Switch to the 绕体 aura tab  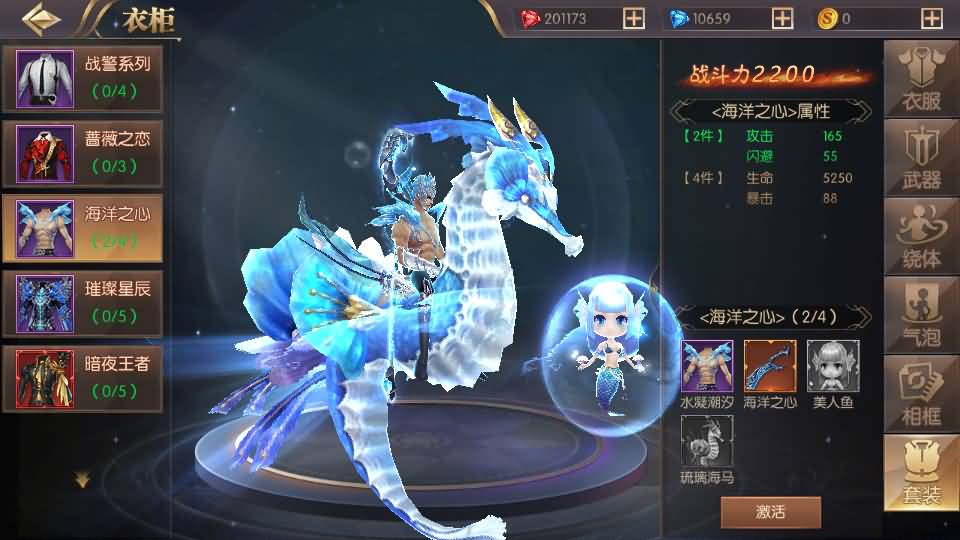921,238
